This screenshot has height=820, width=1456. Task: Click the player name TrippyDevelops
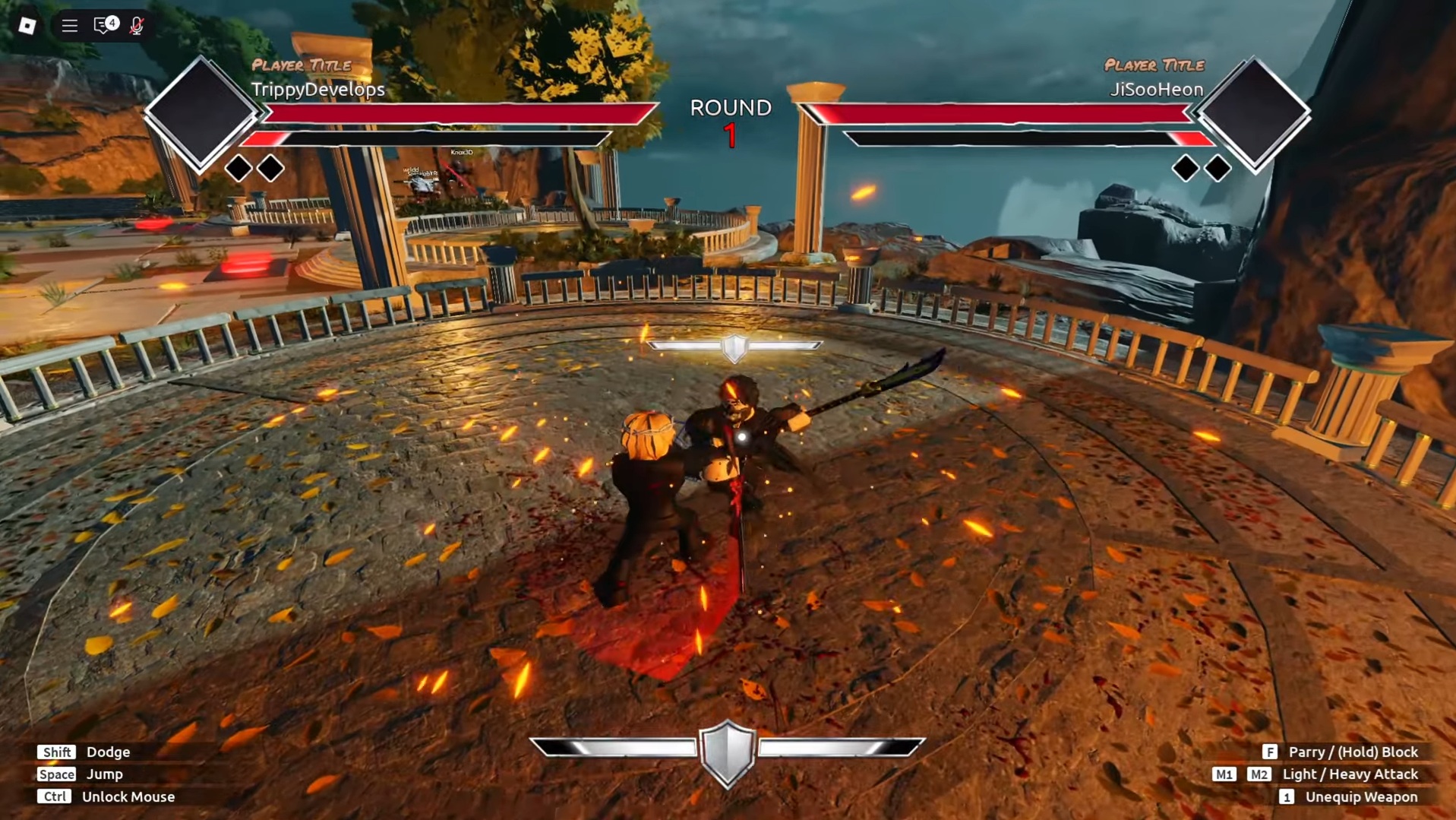[318, 89]
